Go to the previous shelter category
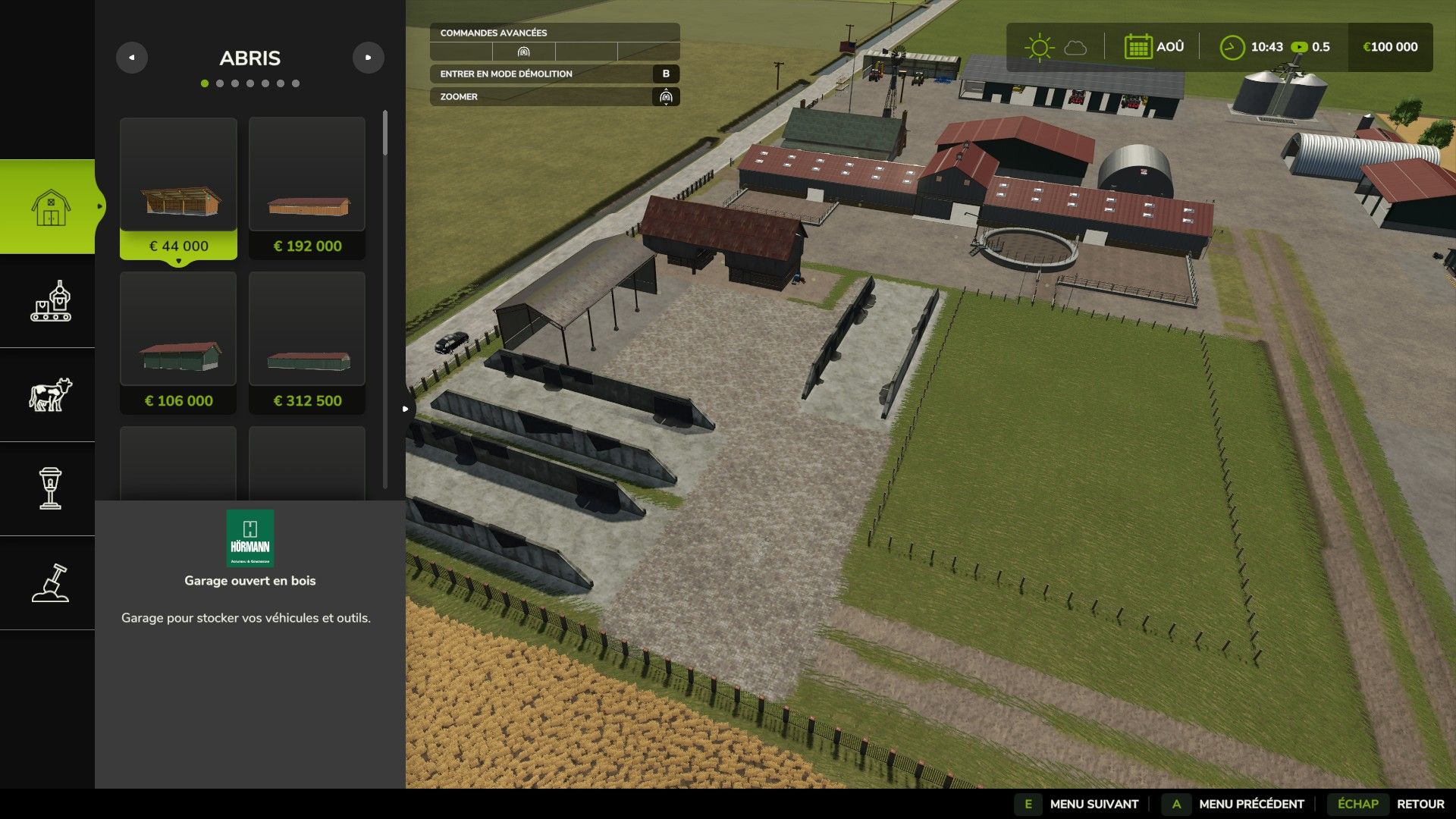Image resolution: width=1456 pixels, height=819 pixels. coord(132,58)
